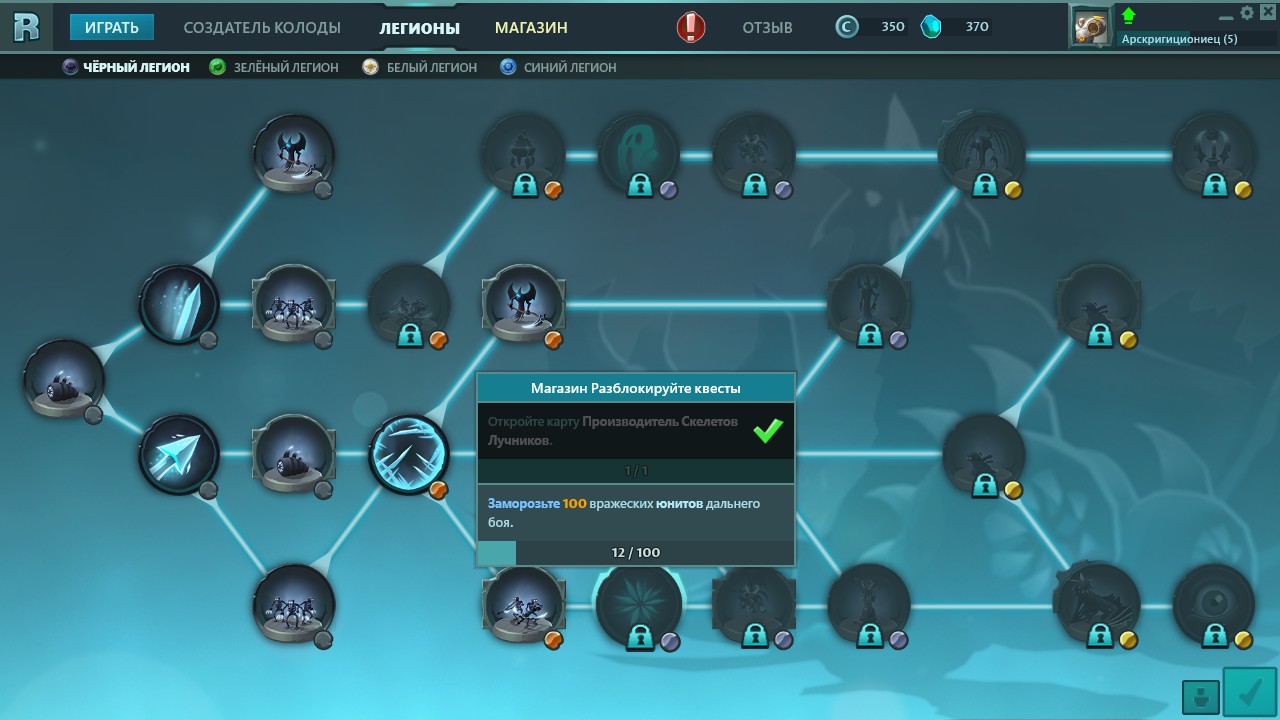1280x720 pixels.
Task: Open settings with the gear icon
Action: click(1247, 13)
